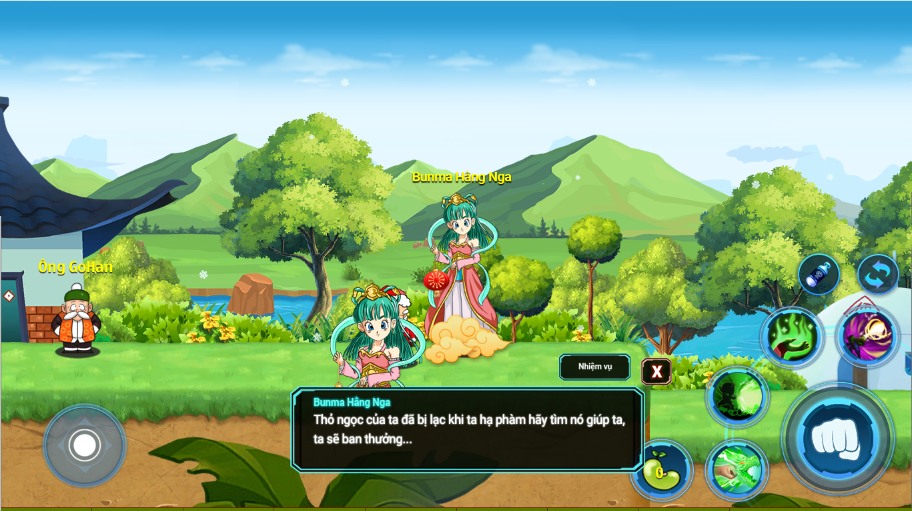Tap the virtual joystick control
This screenshot has height=511, width=912.
click(84, 445)
